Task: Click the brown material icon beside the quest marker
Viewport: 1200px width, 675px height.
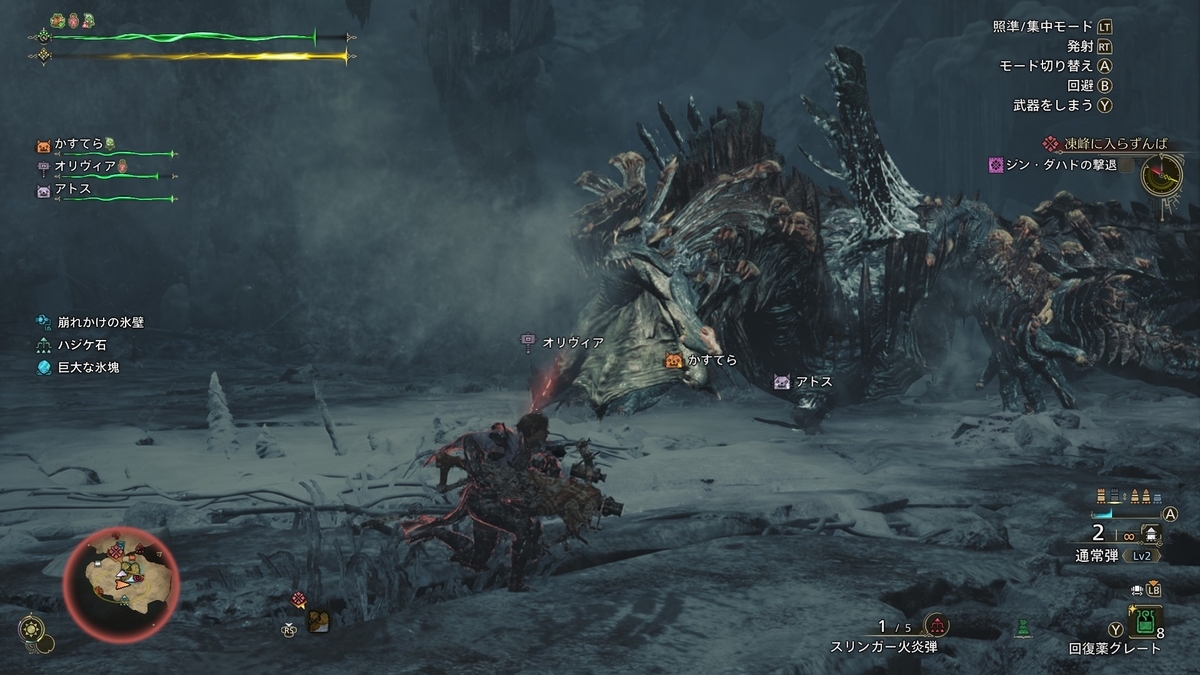Action: pos(319,621)
